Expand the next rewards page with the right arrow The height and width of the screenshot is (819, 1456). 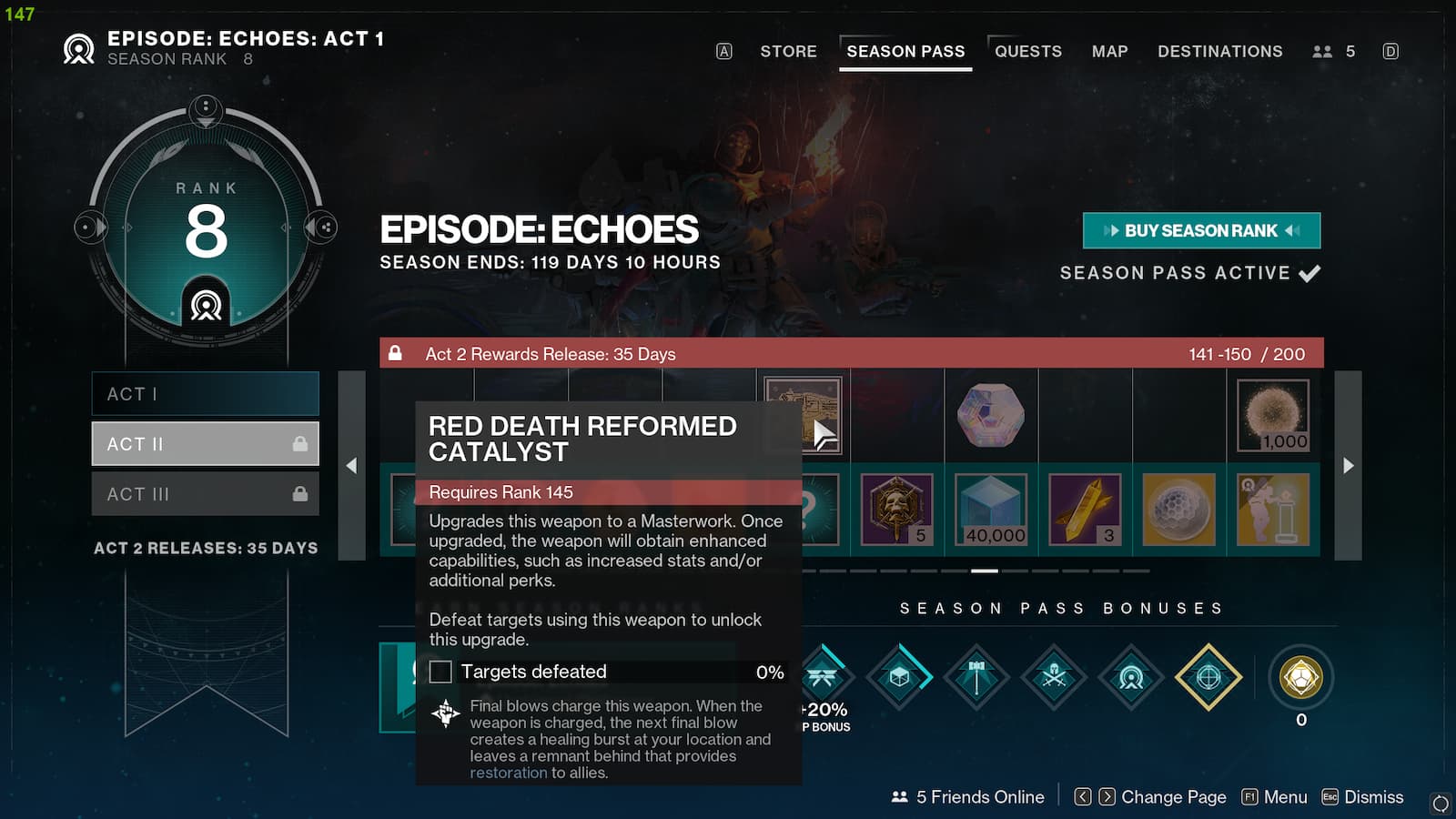(x=1348, y=466)
